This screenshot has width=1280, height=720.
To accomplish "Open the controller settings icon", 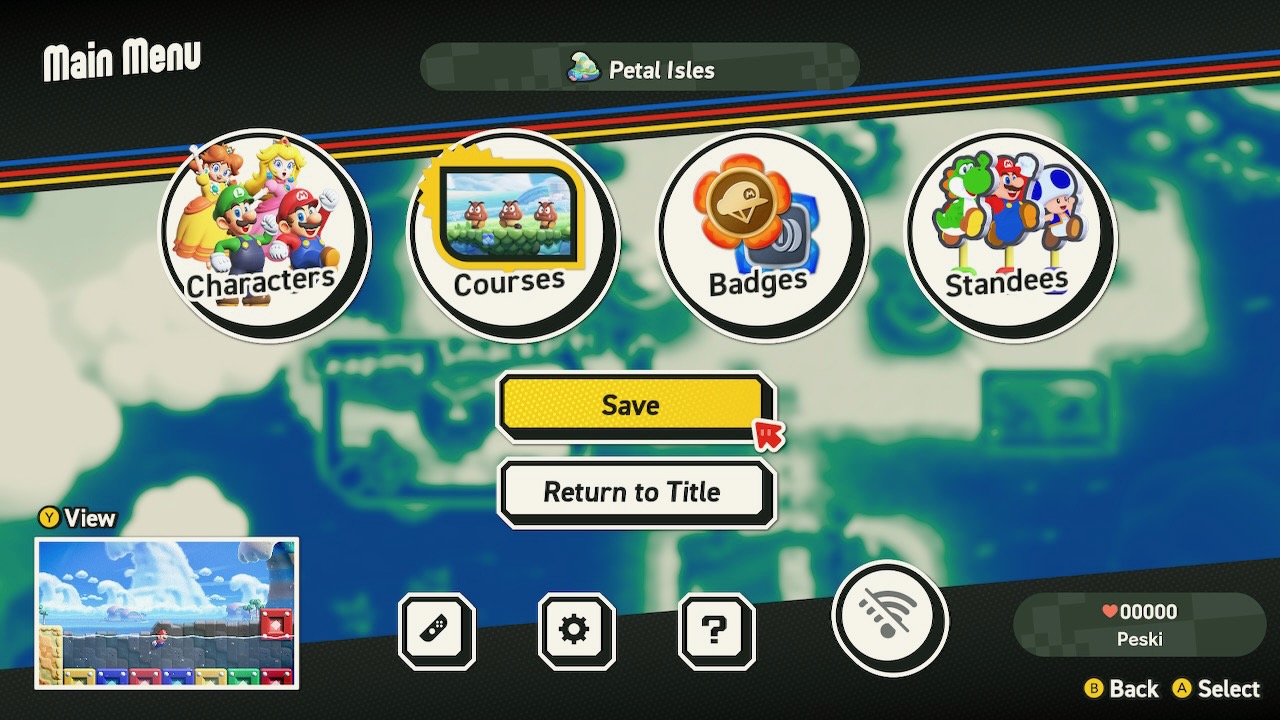I will [x=437, y=630].
